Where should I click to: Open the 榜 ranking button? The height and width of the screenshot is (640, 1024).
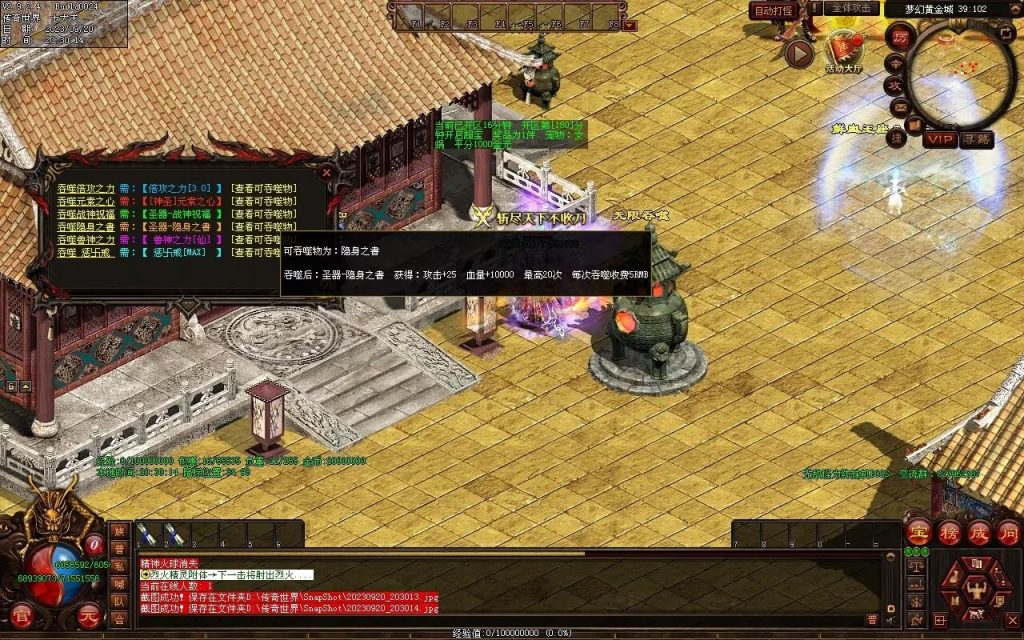pyautogui.click(x=947, y=531)
